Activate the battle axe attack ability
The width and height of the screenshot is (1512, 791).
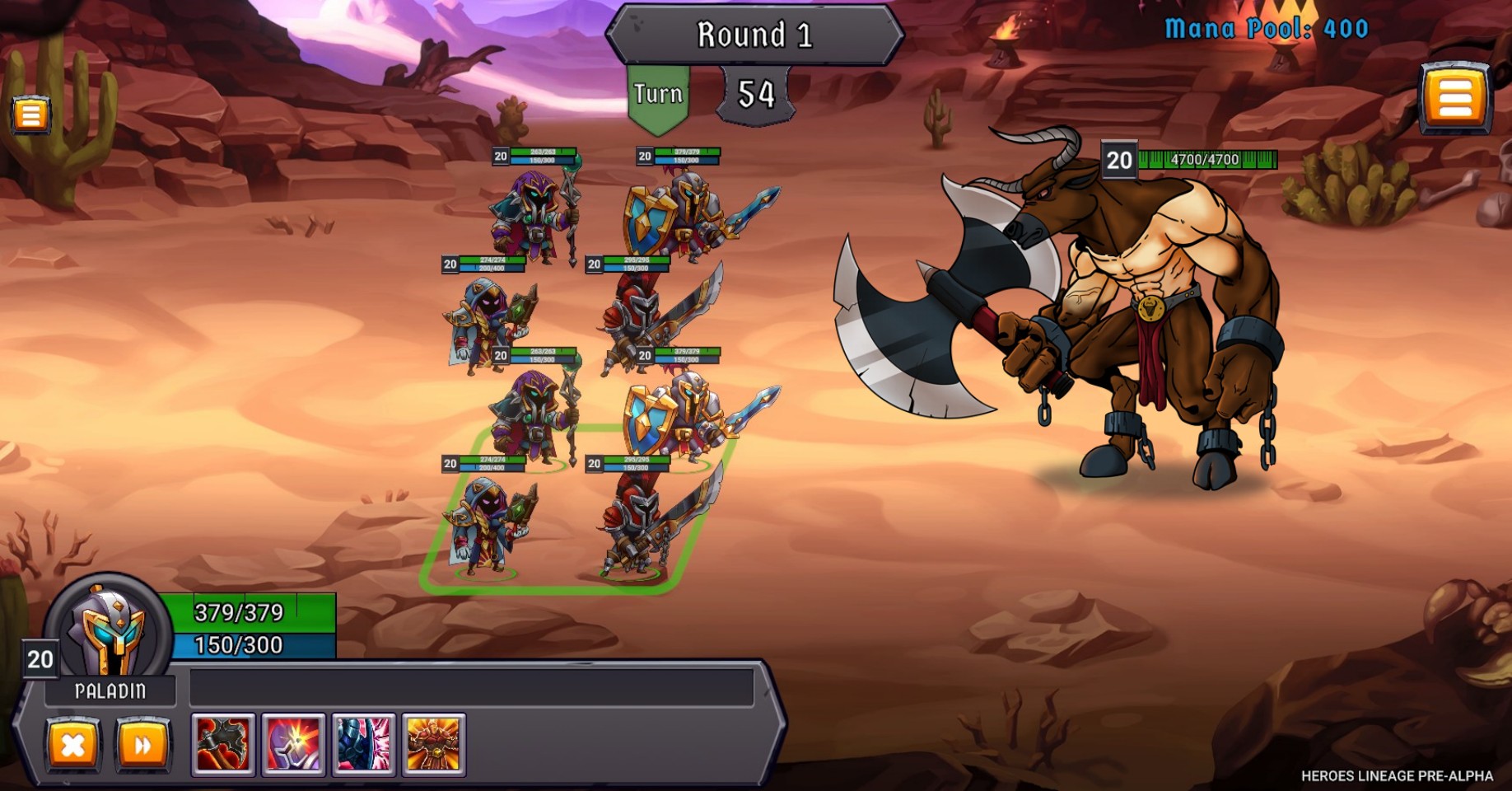223,745
